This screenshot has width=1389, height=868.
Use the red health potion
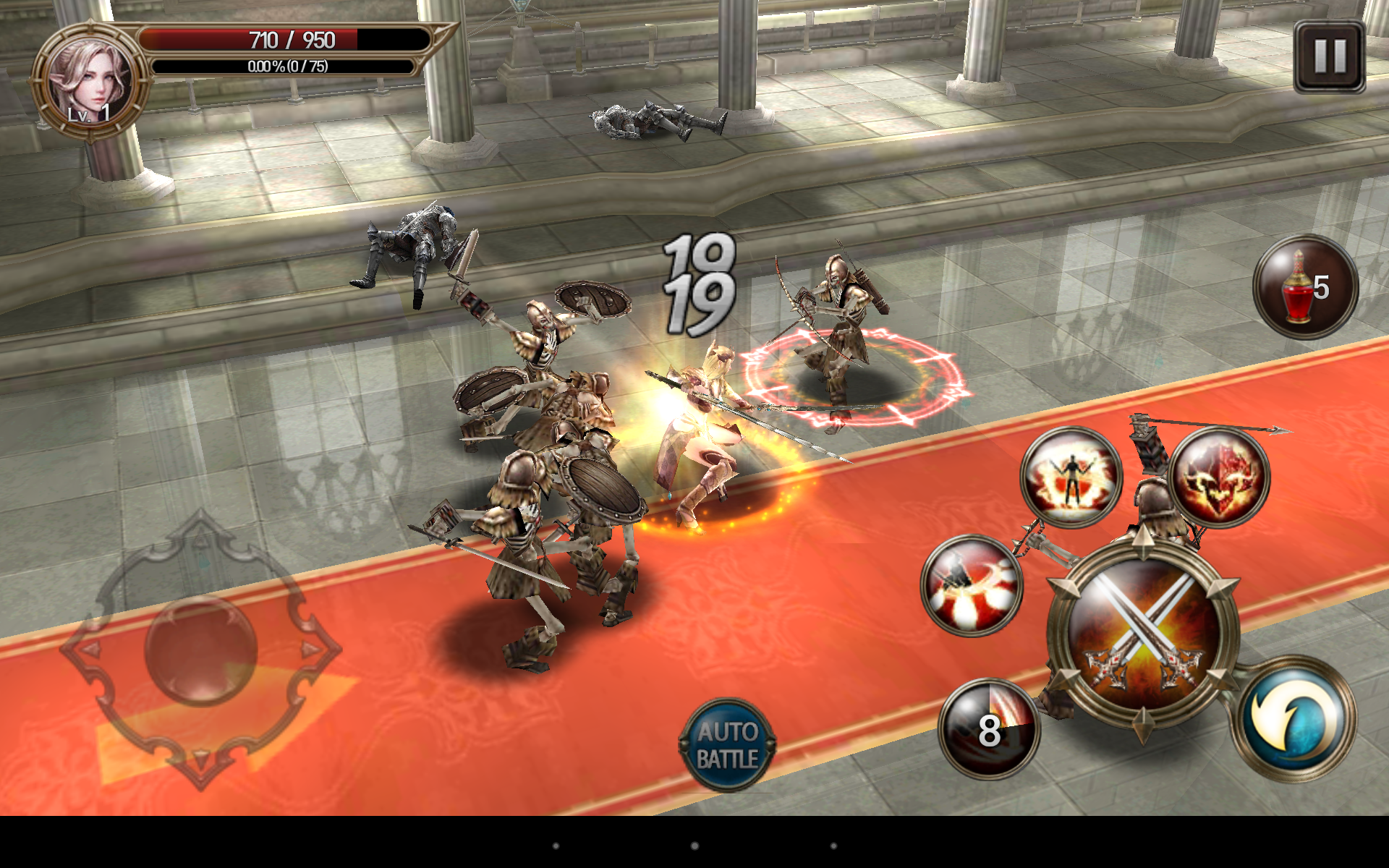point(1305,287)
